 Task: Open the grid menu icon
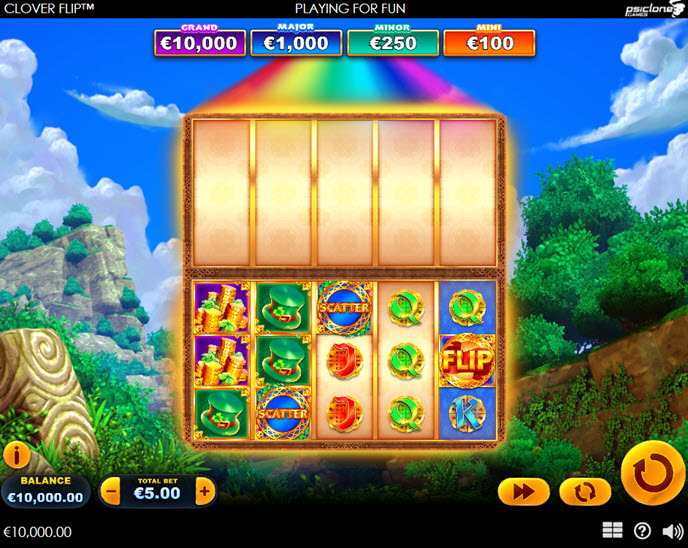pyautogui.click(x=613, y=530)
